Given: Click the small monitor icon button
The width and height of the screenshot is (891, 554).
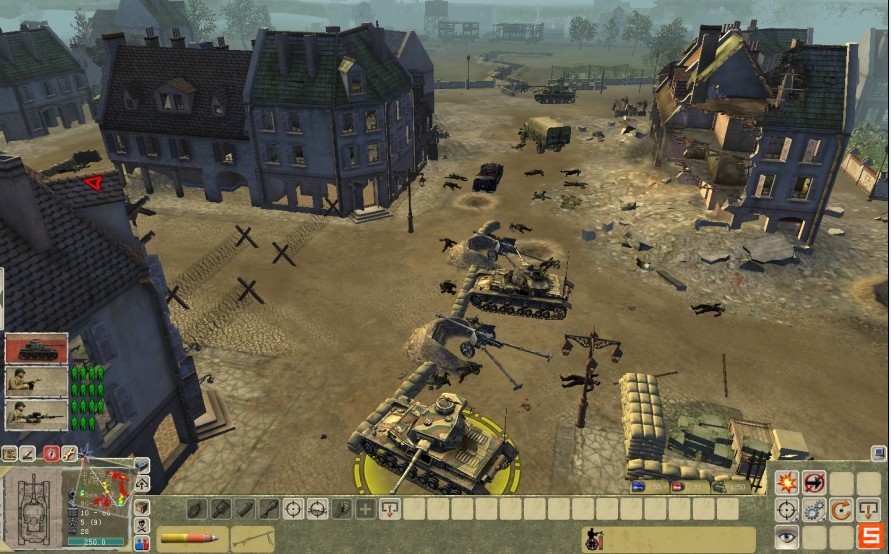Looking at the screenshot, I should click(878, 453).
